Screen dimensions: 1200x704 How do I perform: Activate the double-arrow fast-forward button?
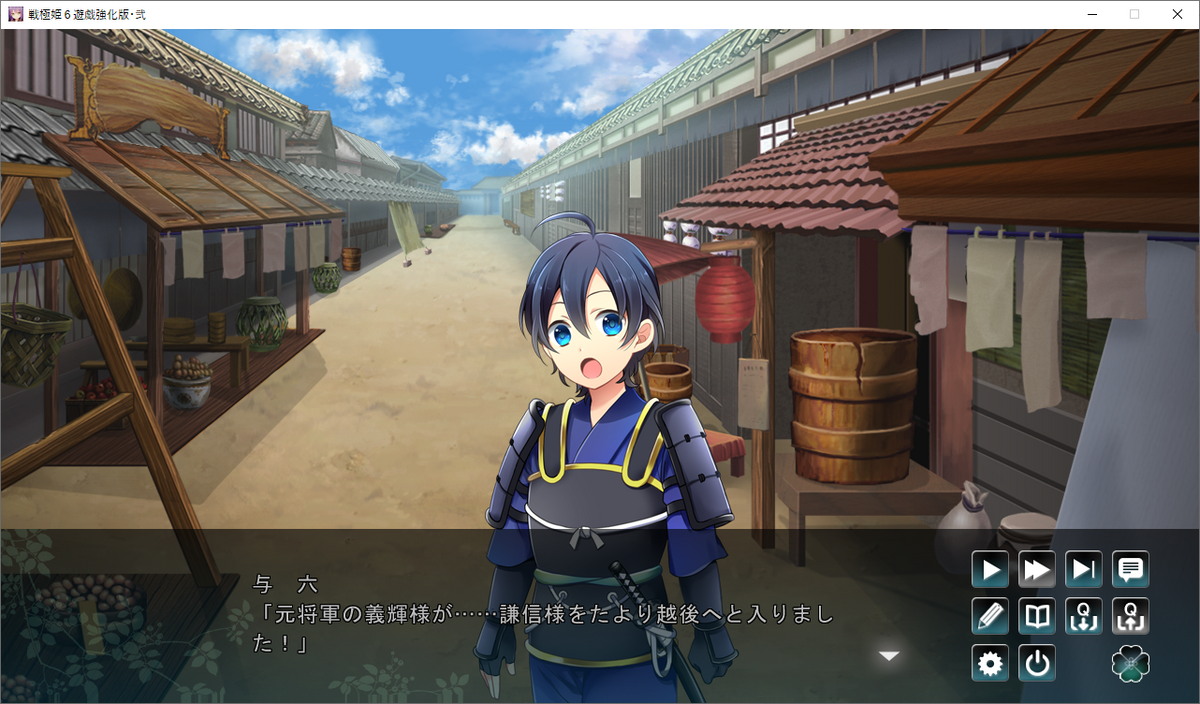(x=1037, y=570)
